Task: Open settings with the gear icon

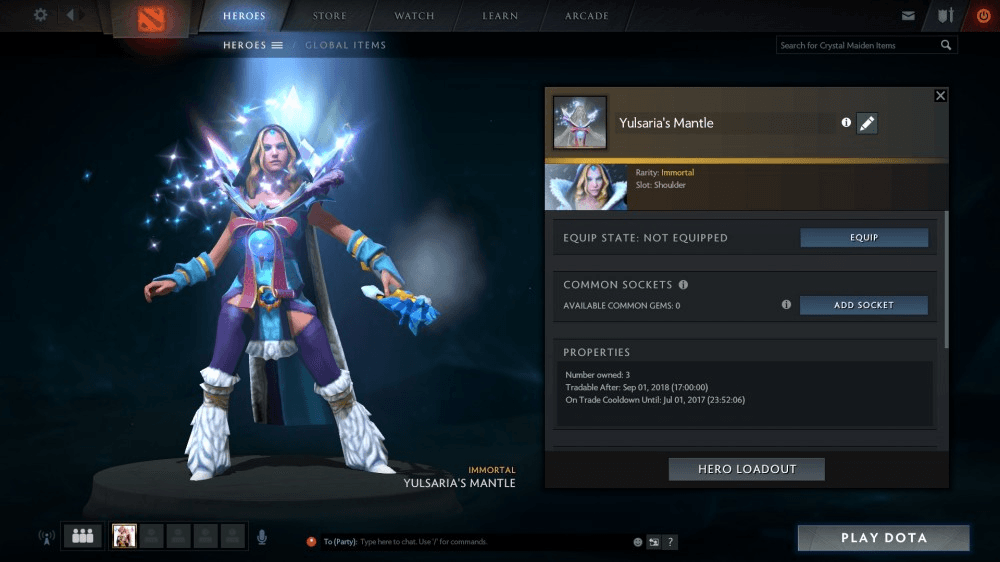Action: pyautogui.click(x=40, y=15)
